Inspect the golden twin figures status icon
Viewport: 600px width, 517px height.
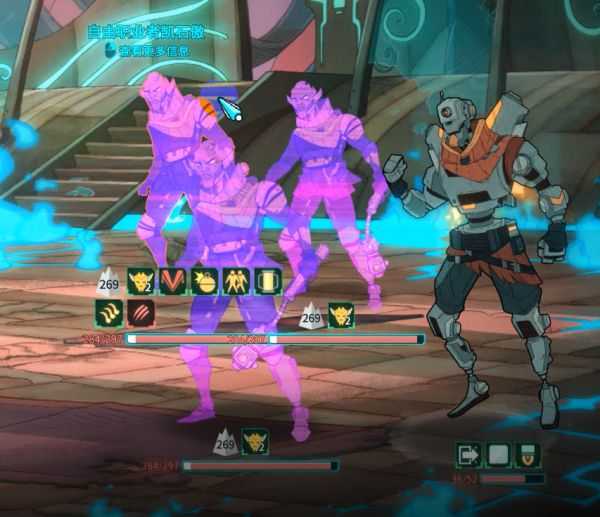coord(236,281)
